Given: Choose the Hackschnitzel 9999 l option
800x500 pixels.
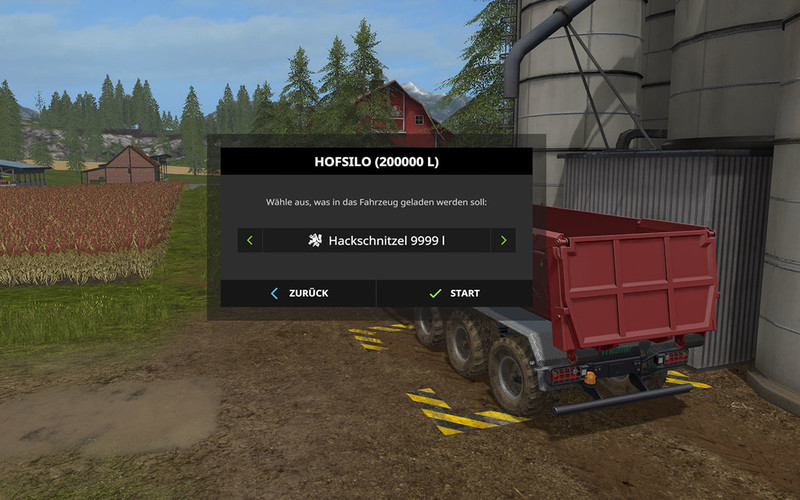Looking at the screenshot, I should [x=376, y=241].
